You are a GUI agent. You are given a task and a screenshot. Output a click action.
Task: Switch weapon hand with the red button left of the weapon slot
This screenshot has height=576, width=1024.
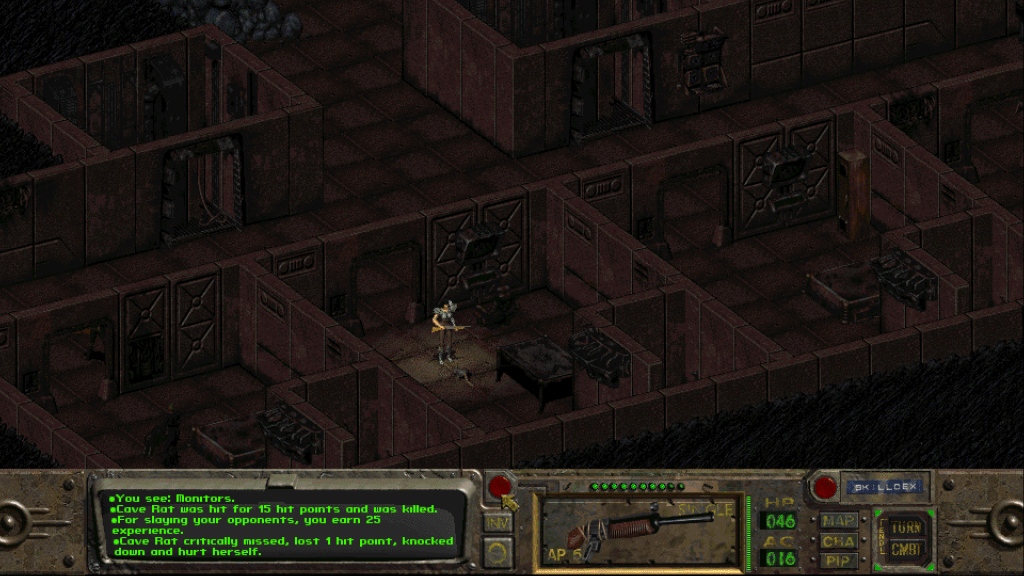(x=497, y=488)
